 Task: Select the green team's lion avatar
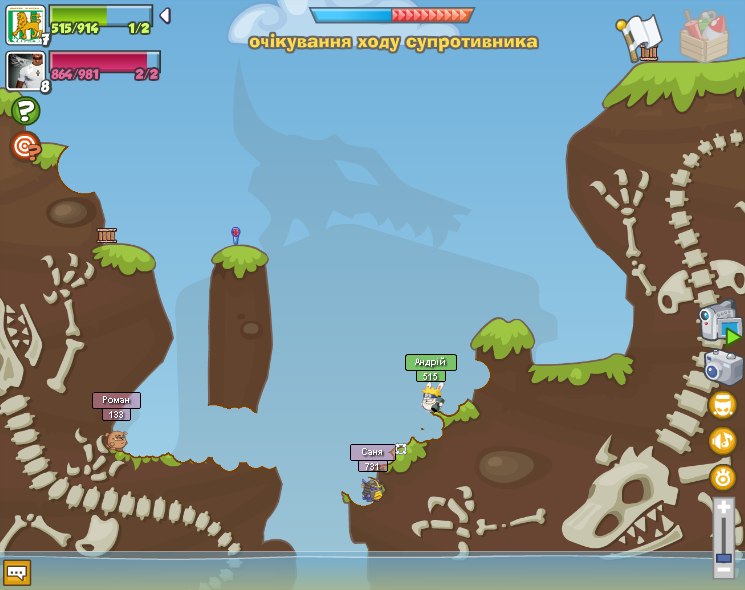(25, 24)
